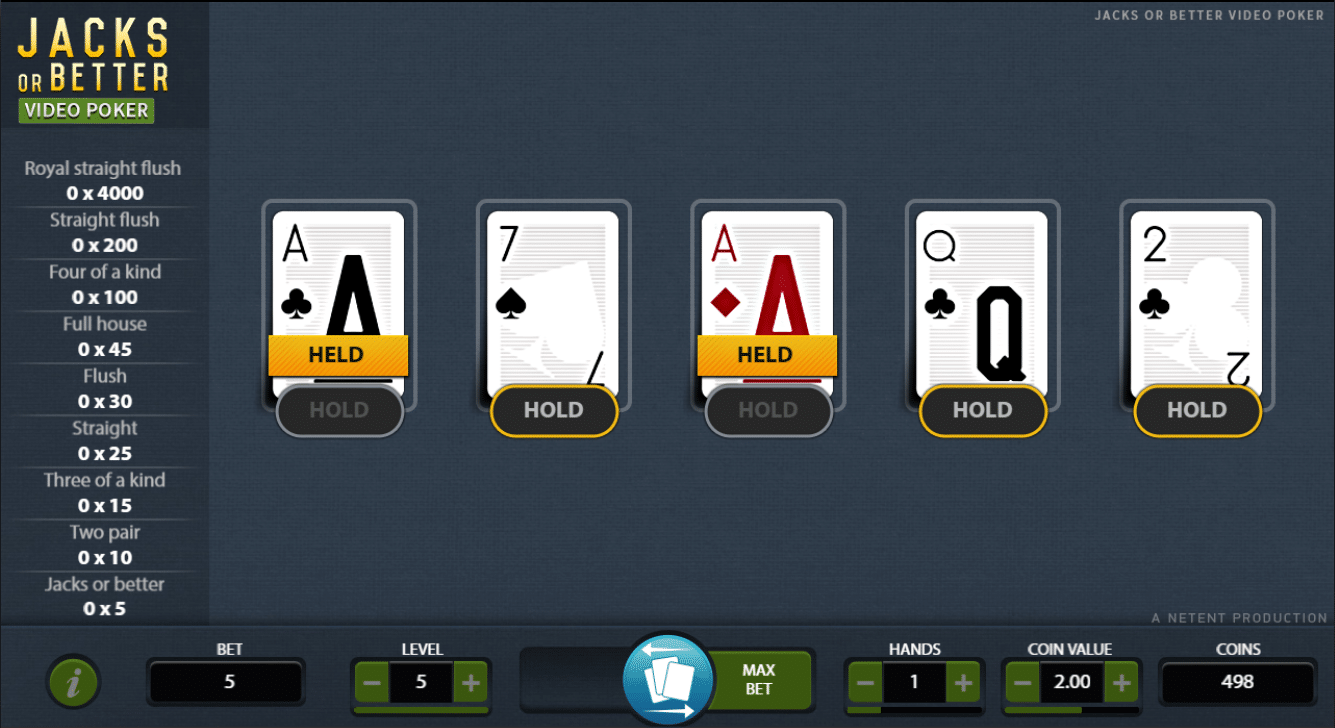This screenshot has width=1335, height=728.
Task: Release hold on the Ace of clubs
Action: (339, 410)
